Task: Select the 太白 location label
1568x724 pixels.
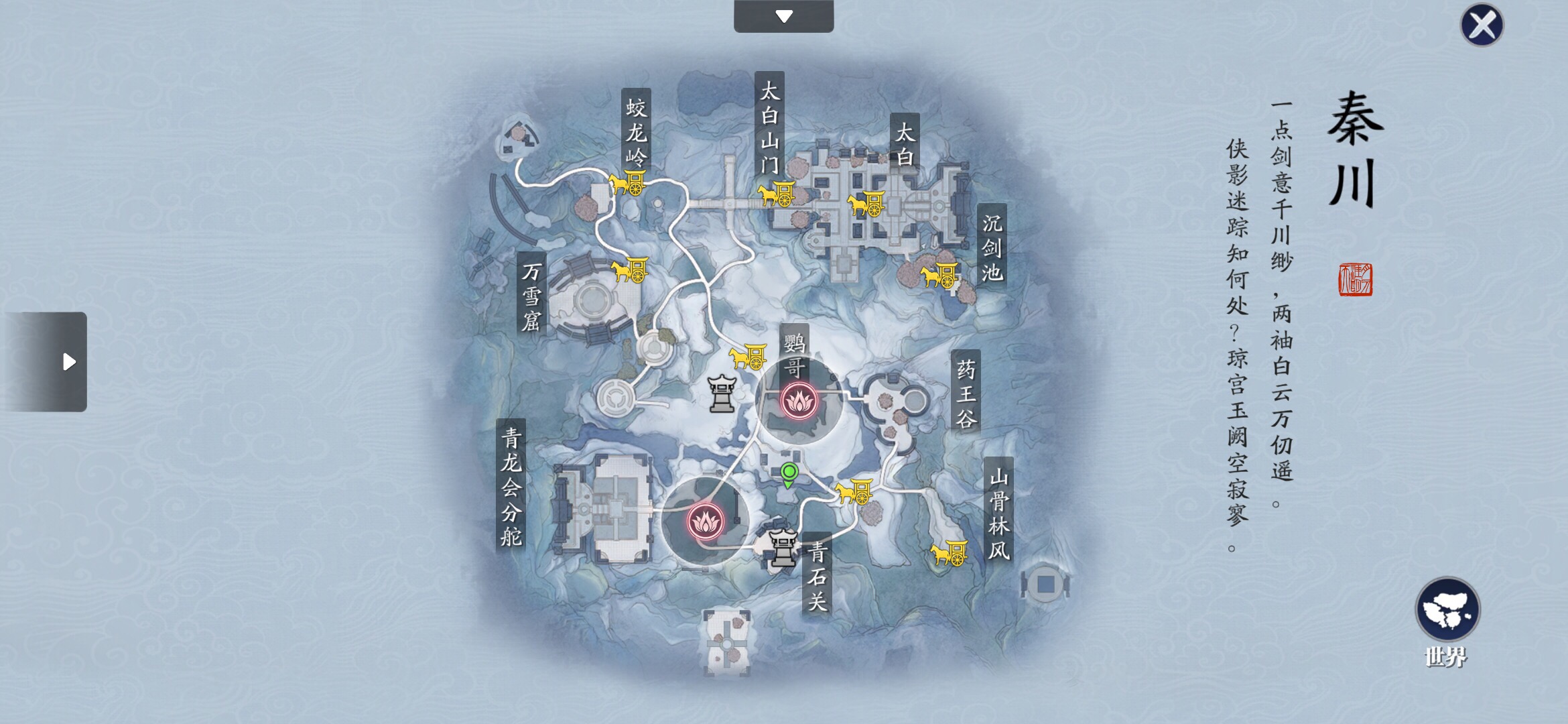Action: [905, 144]
